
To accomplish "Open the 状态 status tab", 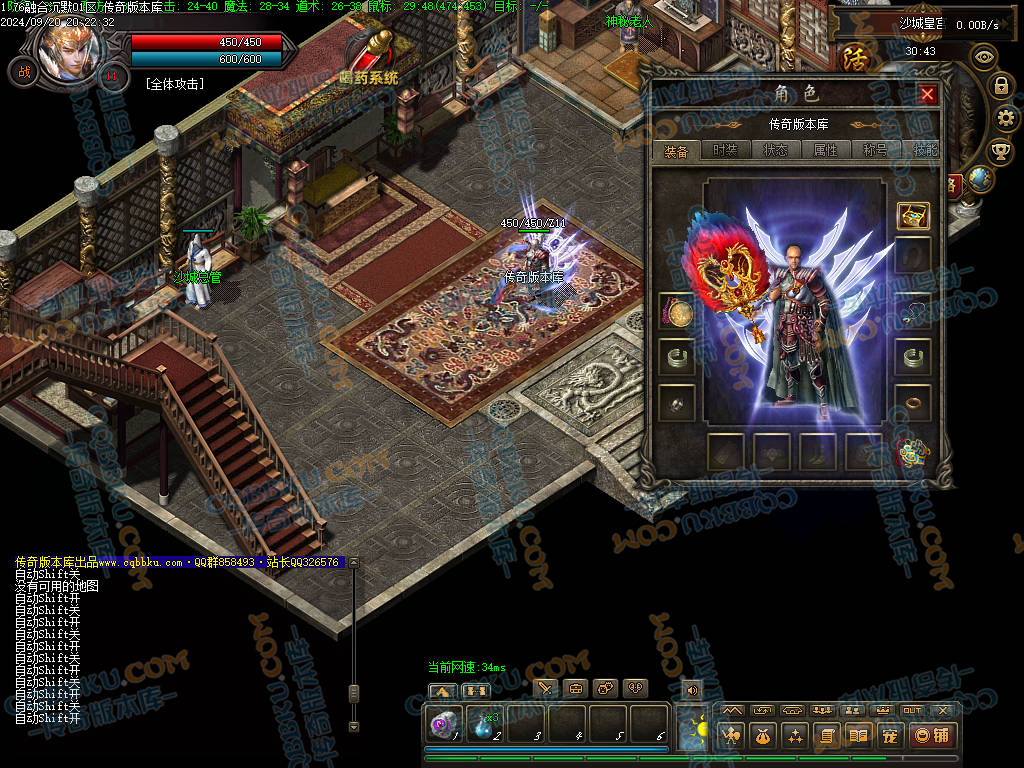I will coord(775,150).
